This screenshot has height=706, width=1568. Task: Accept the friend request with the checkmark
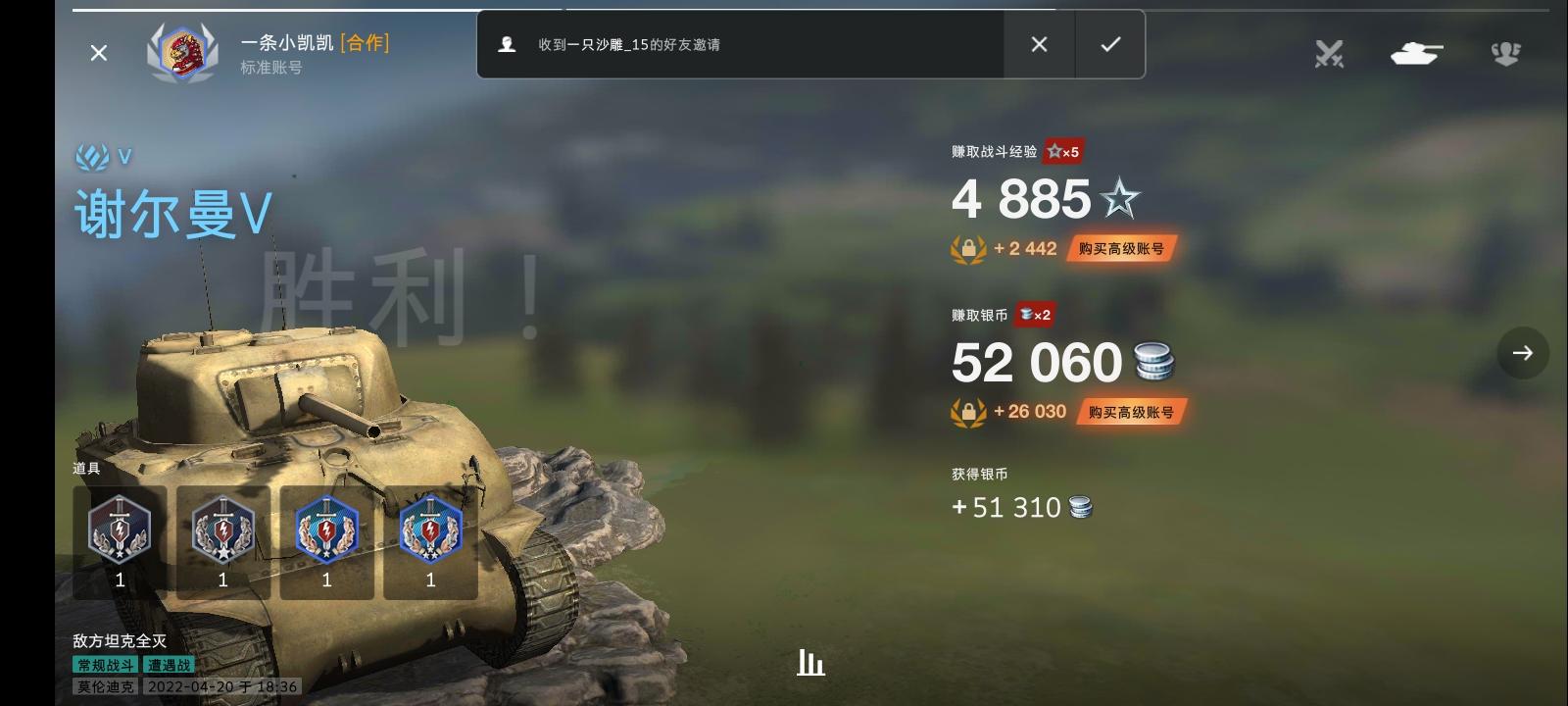[x=1110, y=44]
